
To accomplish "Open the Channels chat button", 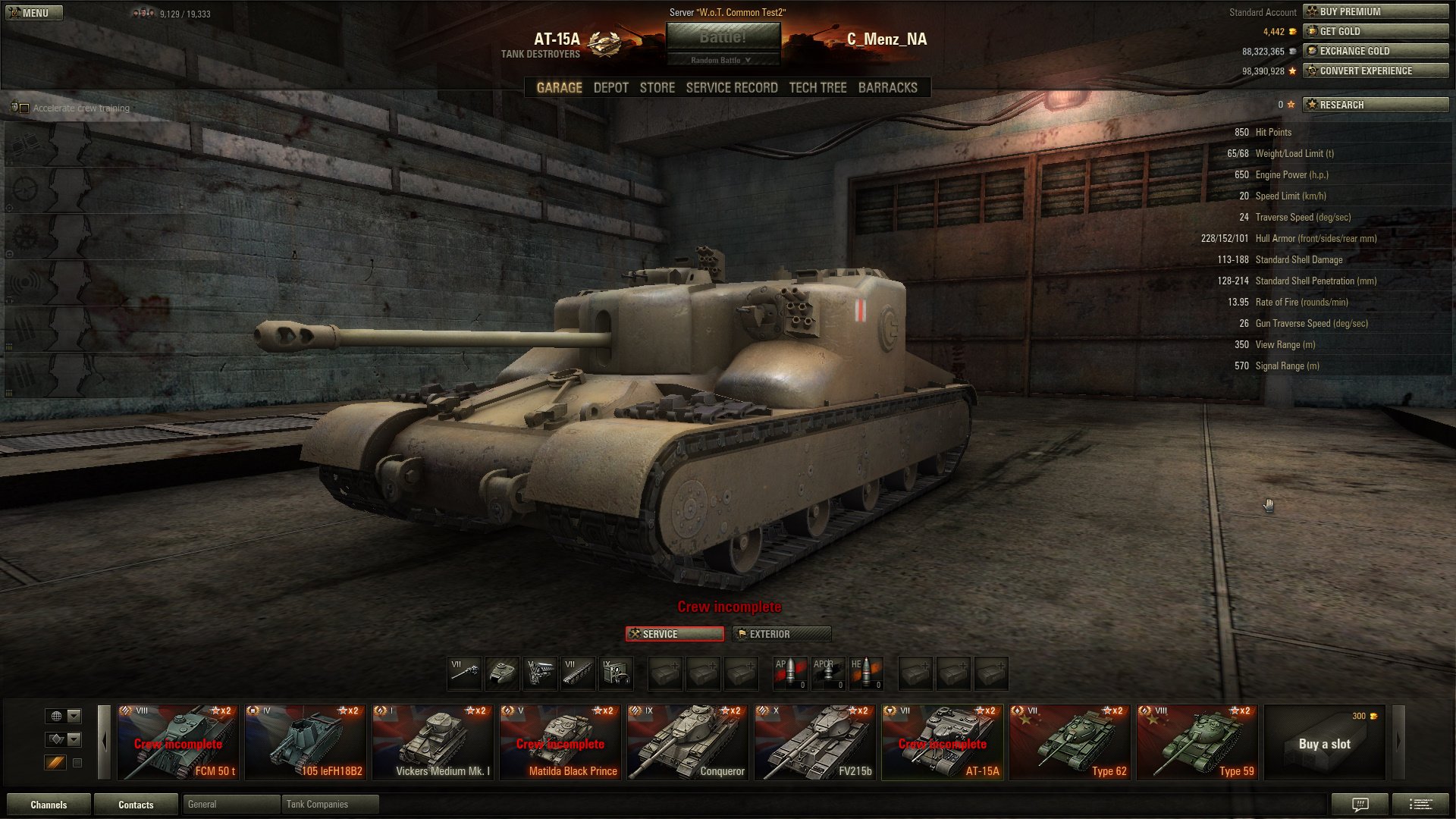I will (x=49, y=805).
